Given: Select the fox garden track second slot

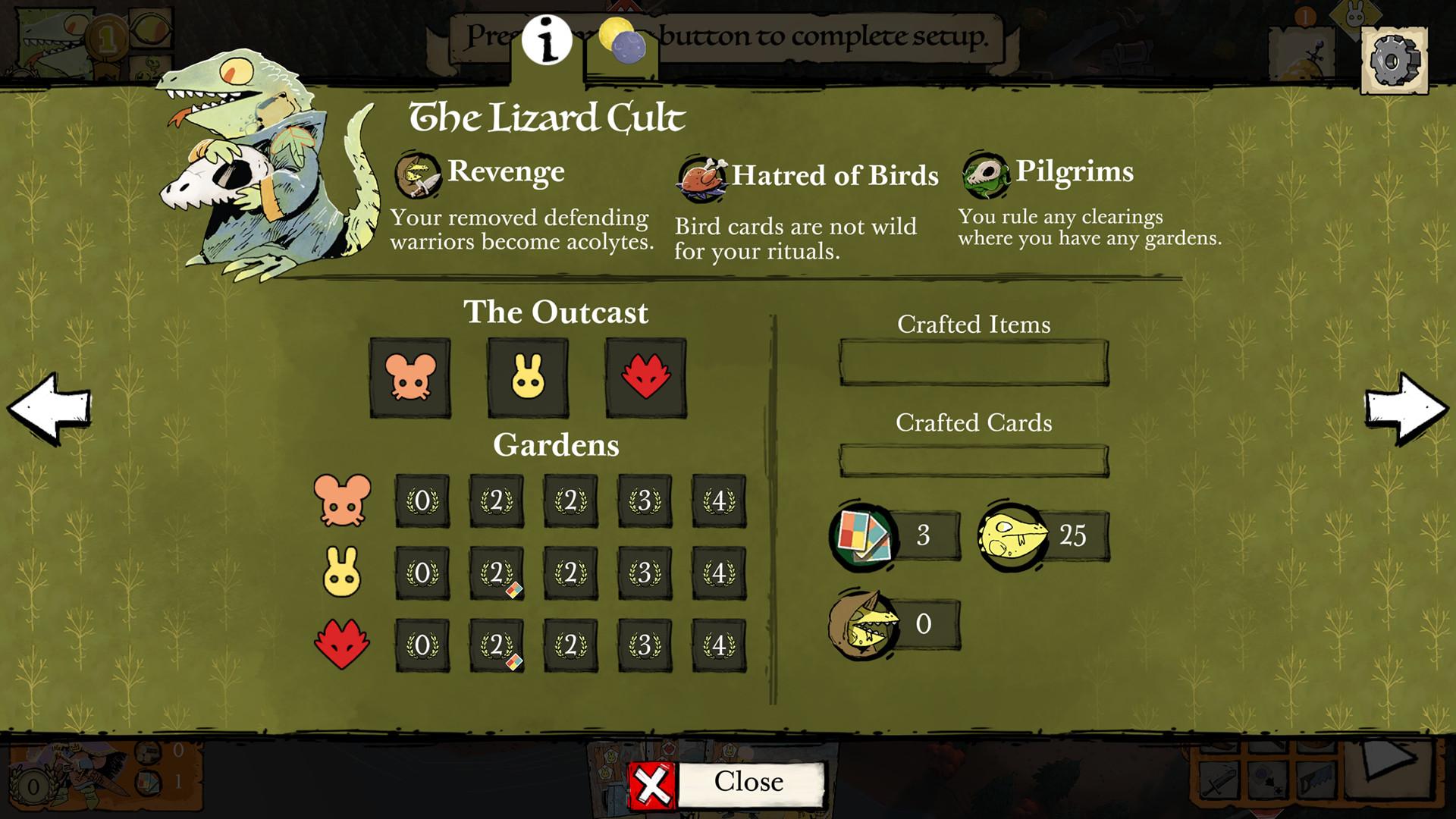Looking at the screenshot, I should pyautogui.click(x=497, y=645).
